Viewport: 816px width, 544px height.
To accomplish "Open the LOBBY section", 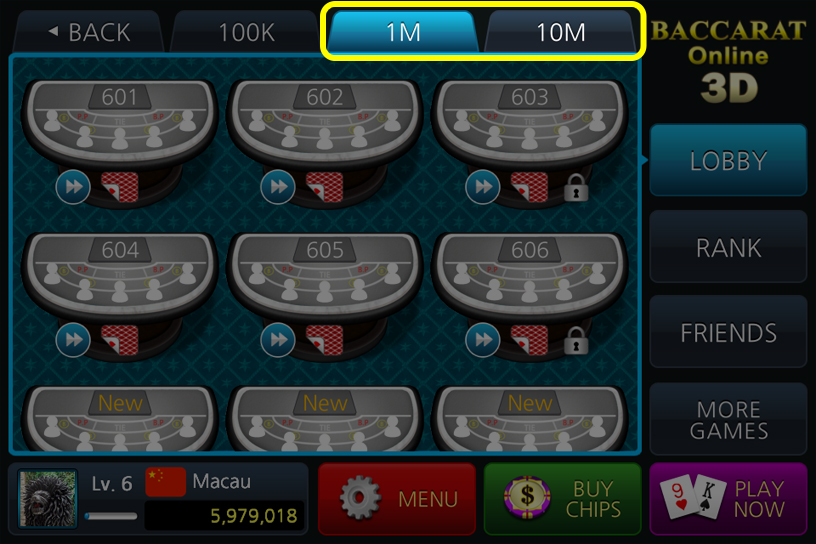I will click(728, 161).
